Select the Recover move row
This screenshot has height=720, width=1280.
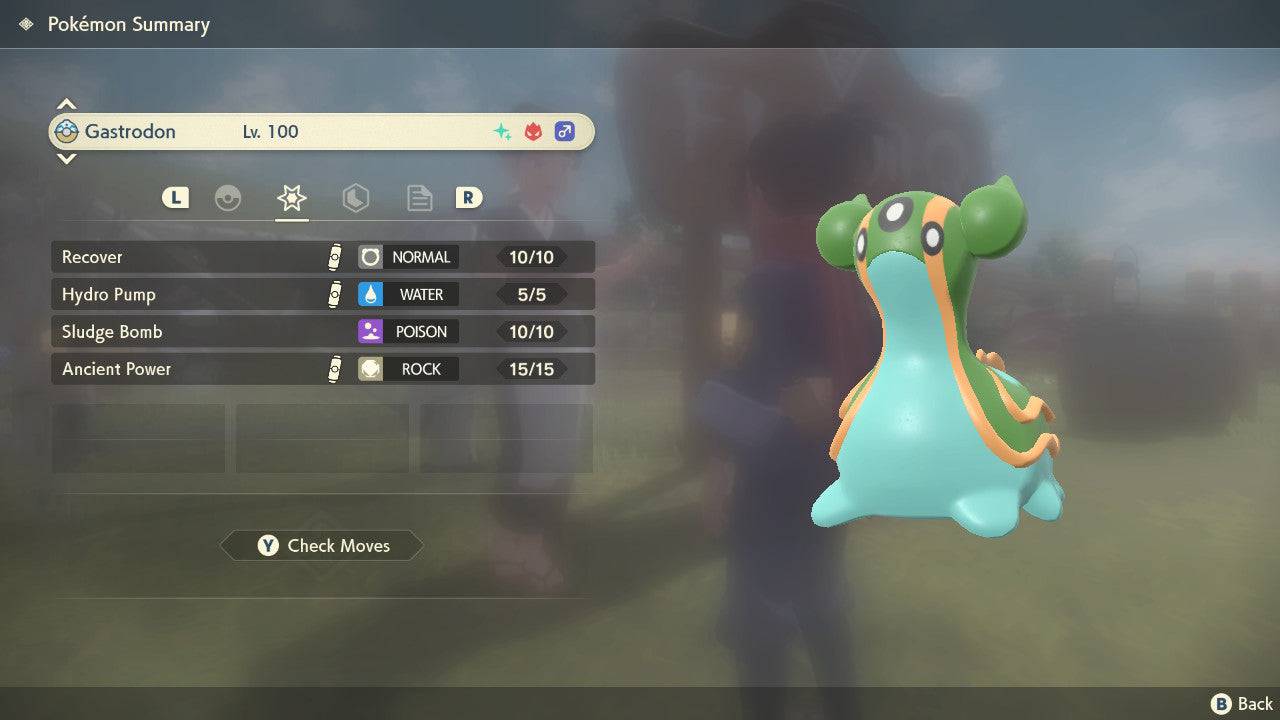pyautogui.click(x=322, y=257)
